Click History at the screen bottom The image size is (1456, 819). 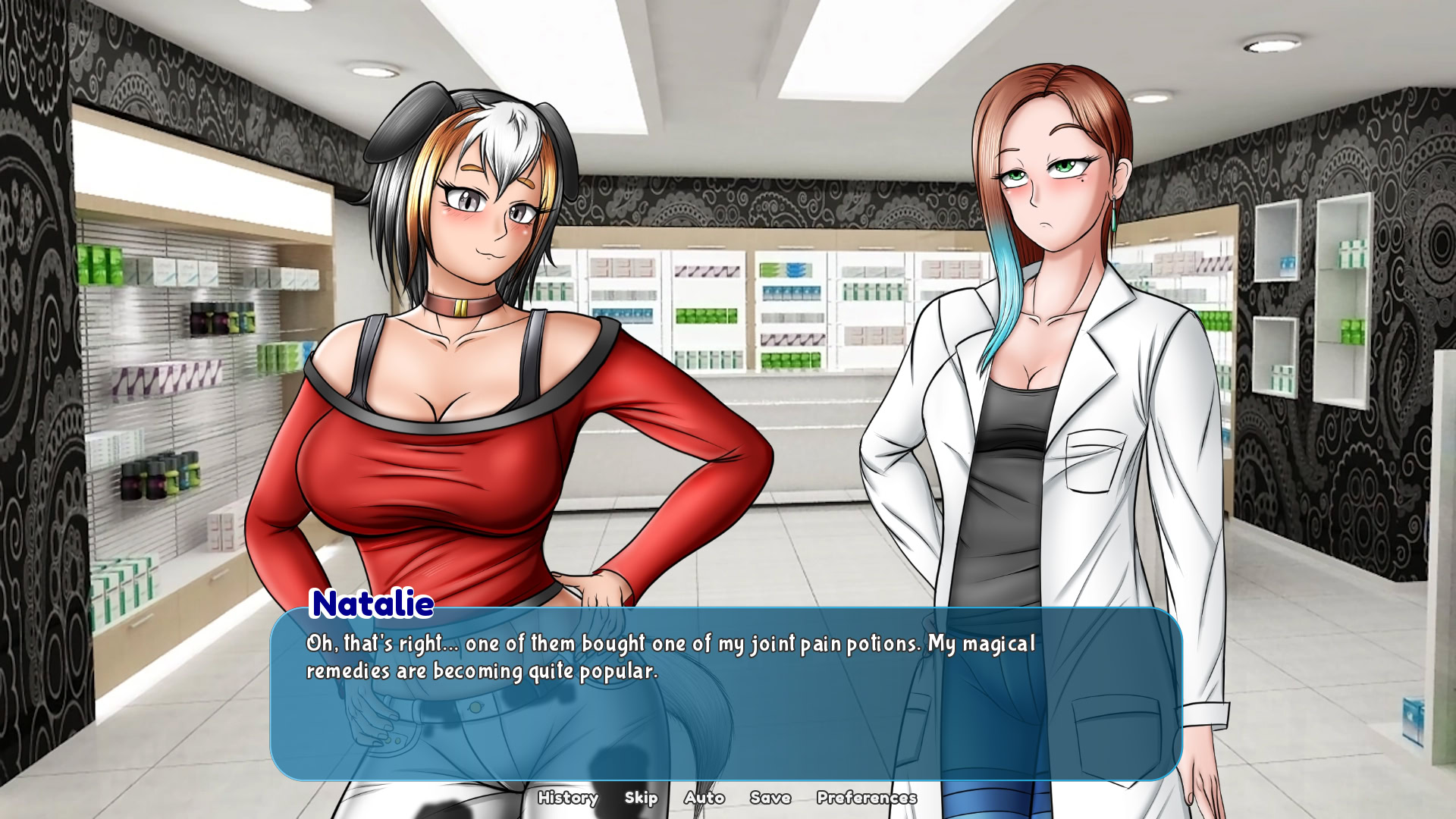pos(569,798)
